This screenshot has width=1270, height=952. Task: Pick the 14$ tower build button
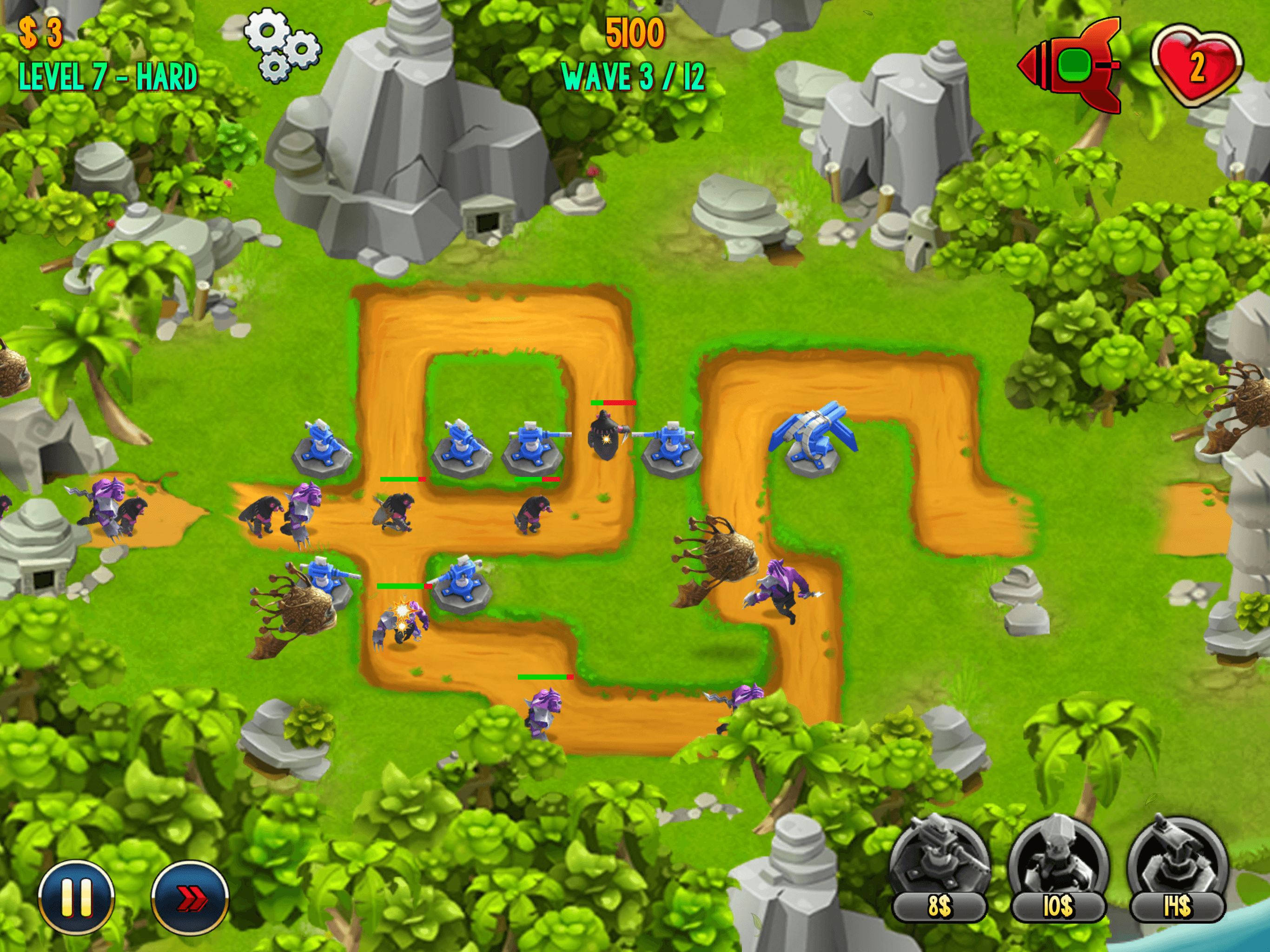pos(1177,869)
